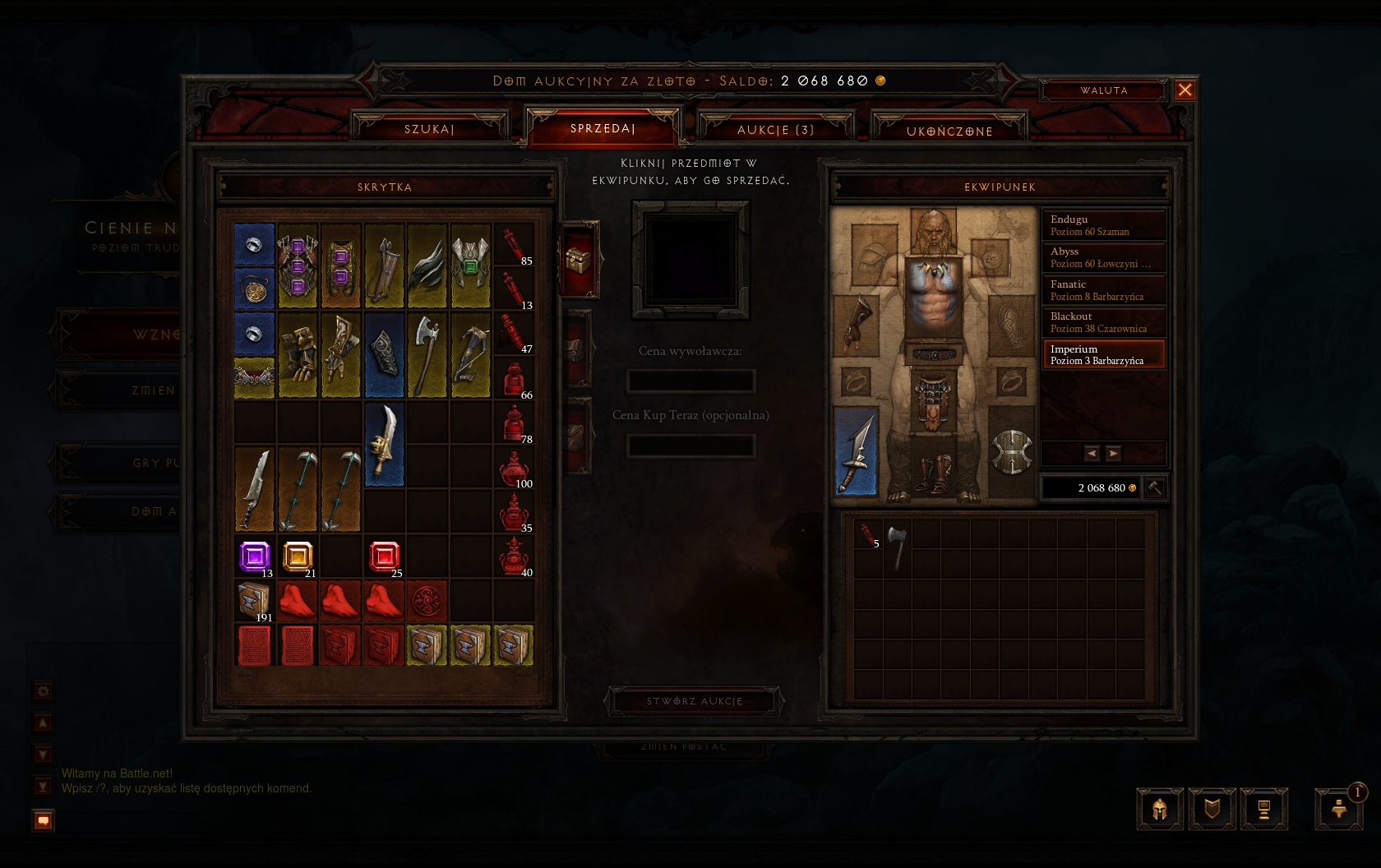Open the helmet icon menu button
This screenshot has height=868, width=1381.
[x=1159, y=809]
